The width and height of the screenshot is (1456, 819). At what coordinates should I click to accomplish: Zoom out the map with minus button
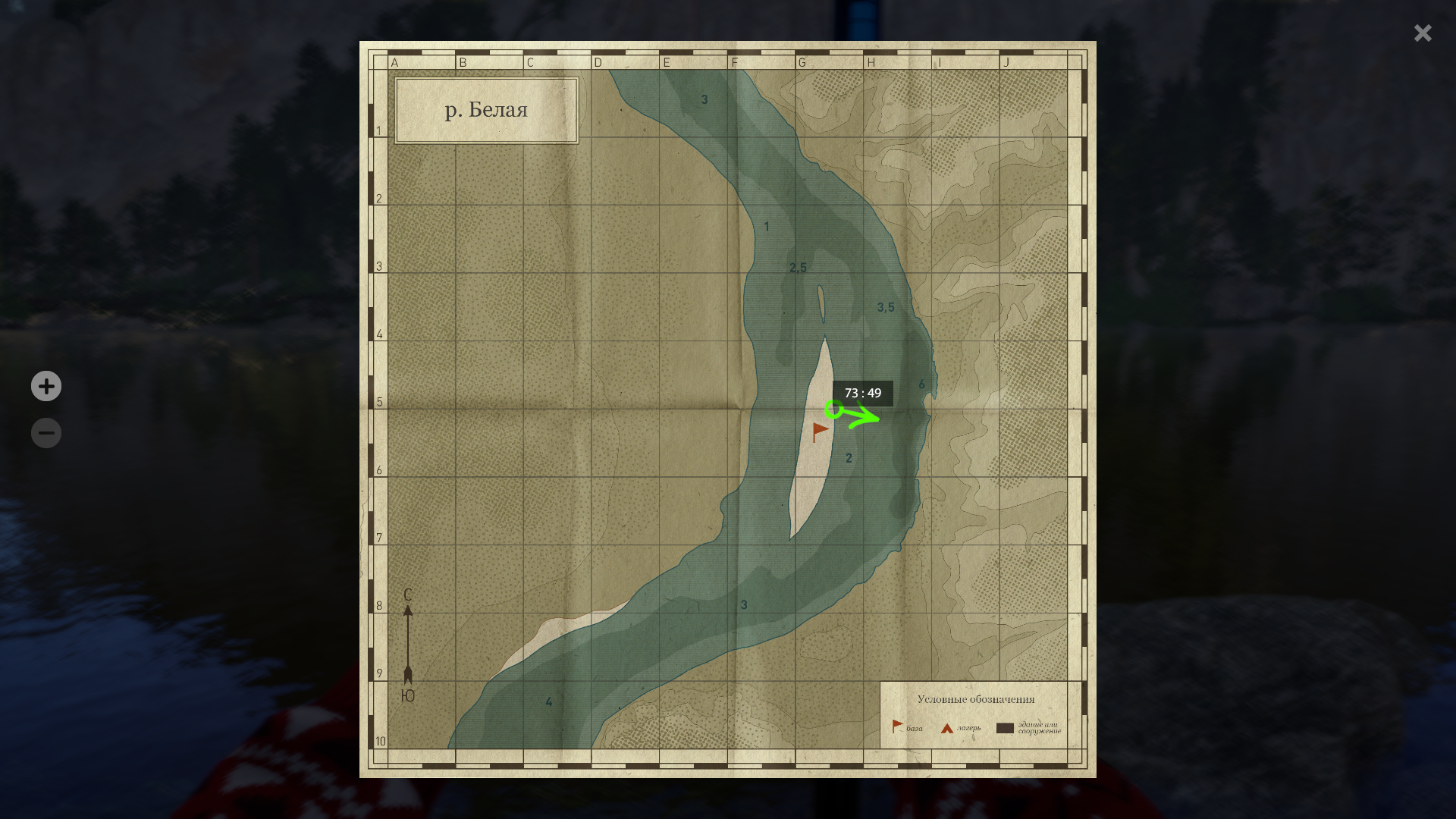pyautogui.click(x=46, y=433)
